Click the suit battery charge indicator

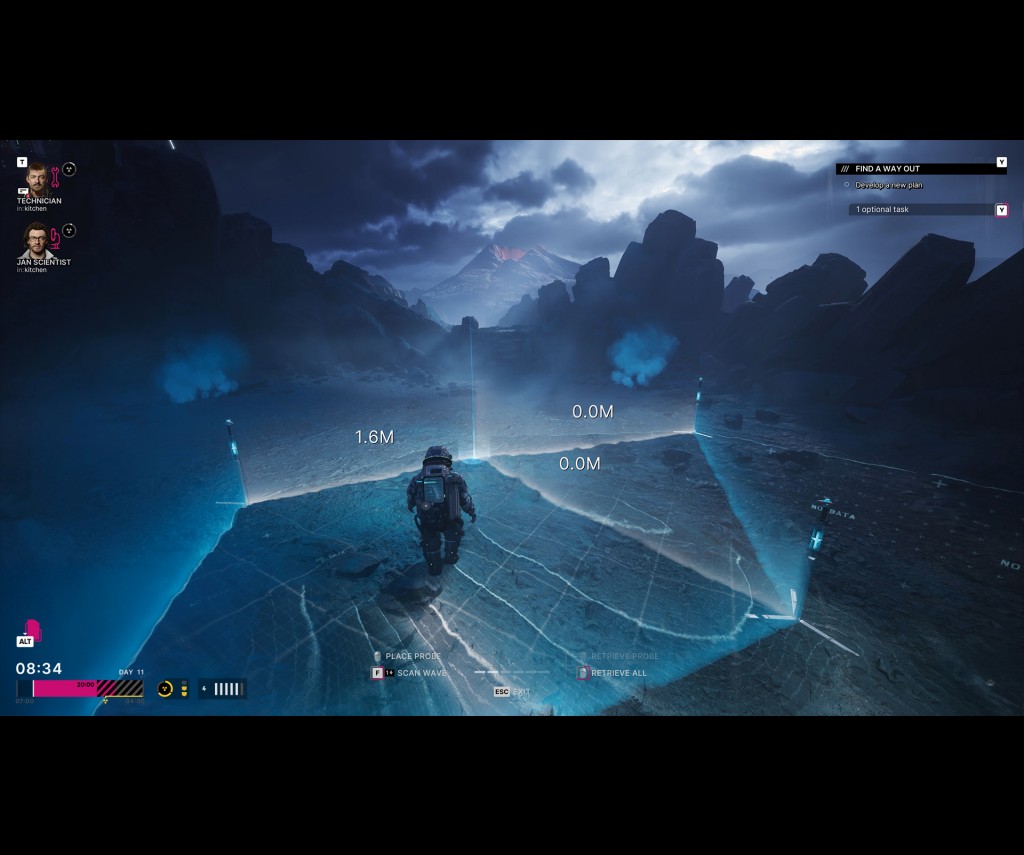[x=222, y=689]
